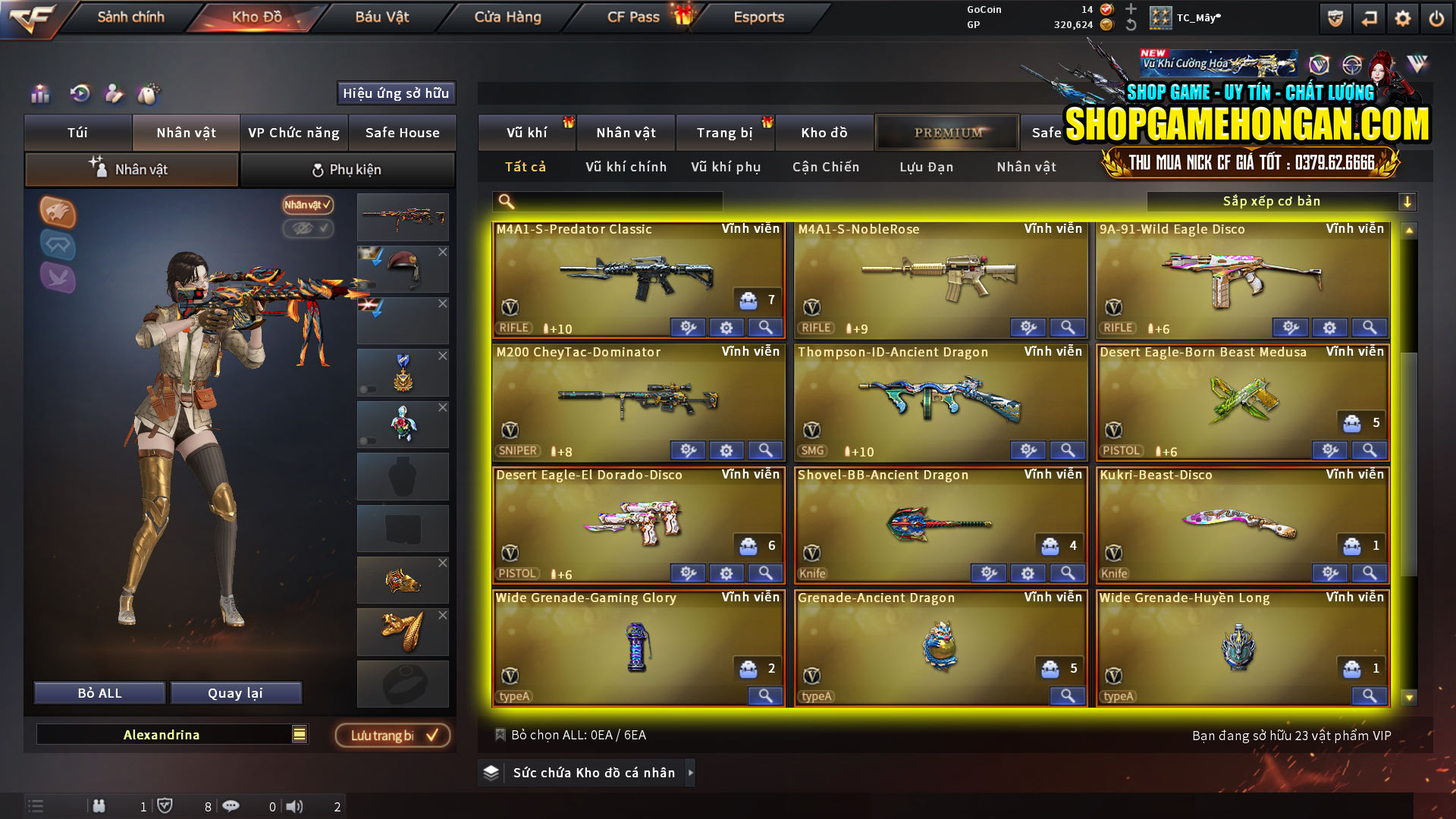This screenshot has width=1456, height=819.
Task: Select the rotate character view icon
Action: tap(80, 94)
